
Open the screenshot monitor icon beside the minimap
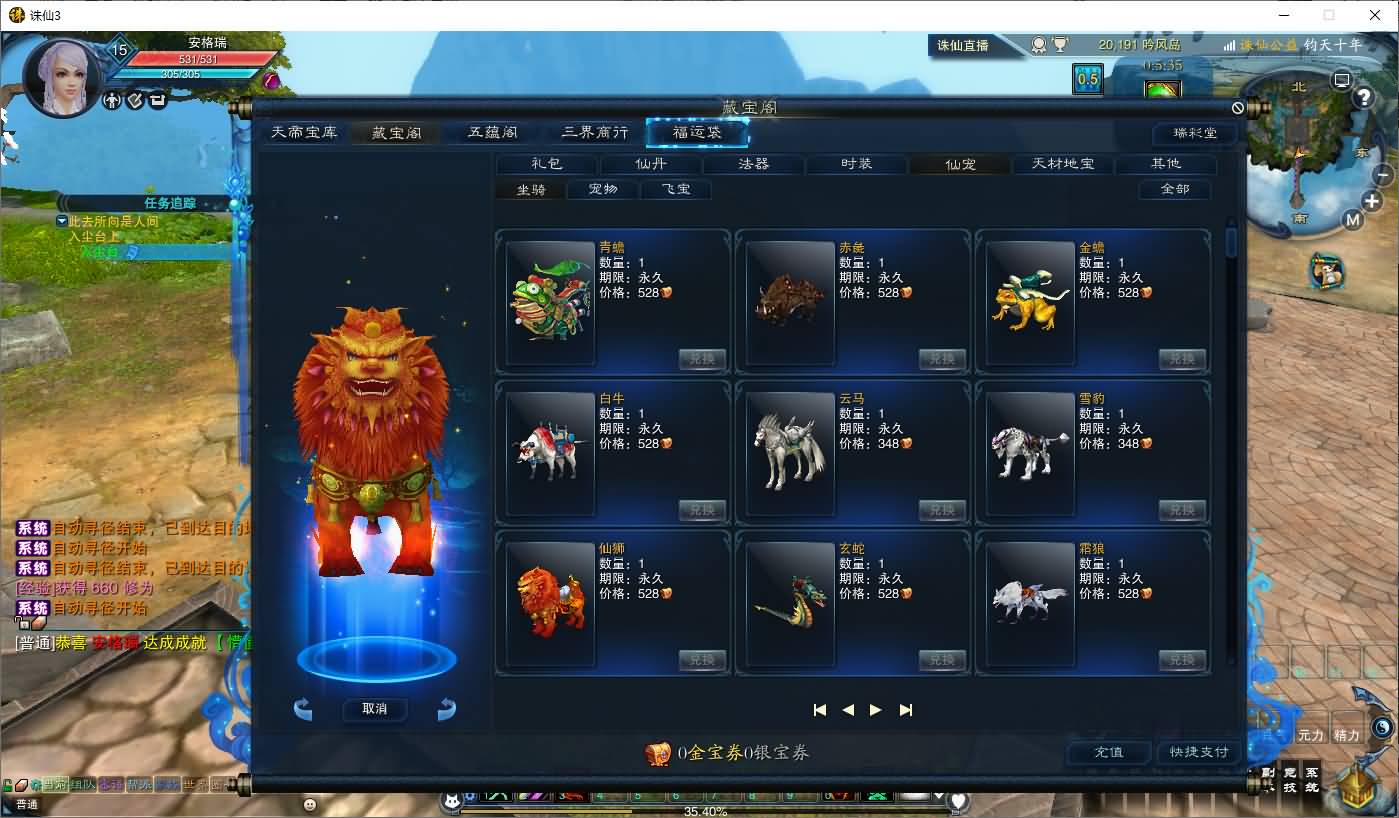1342,80
